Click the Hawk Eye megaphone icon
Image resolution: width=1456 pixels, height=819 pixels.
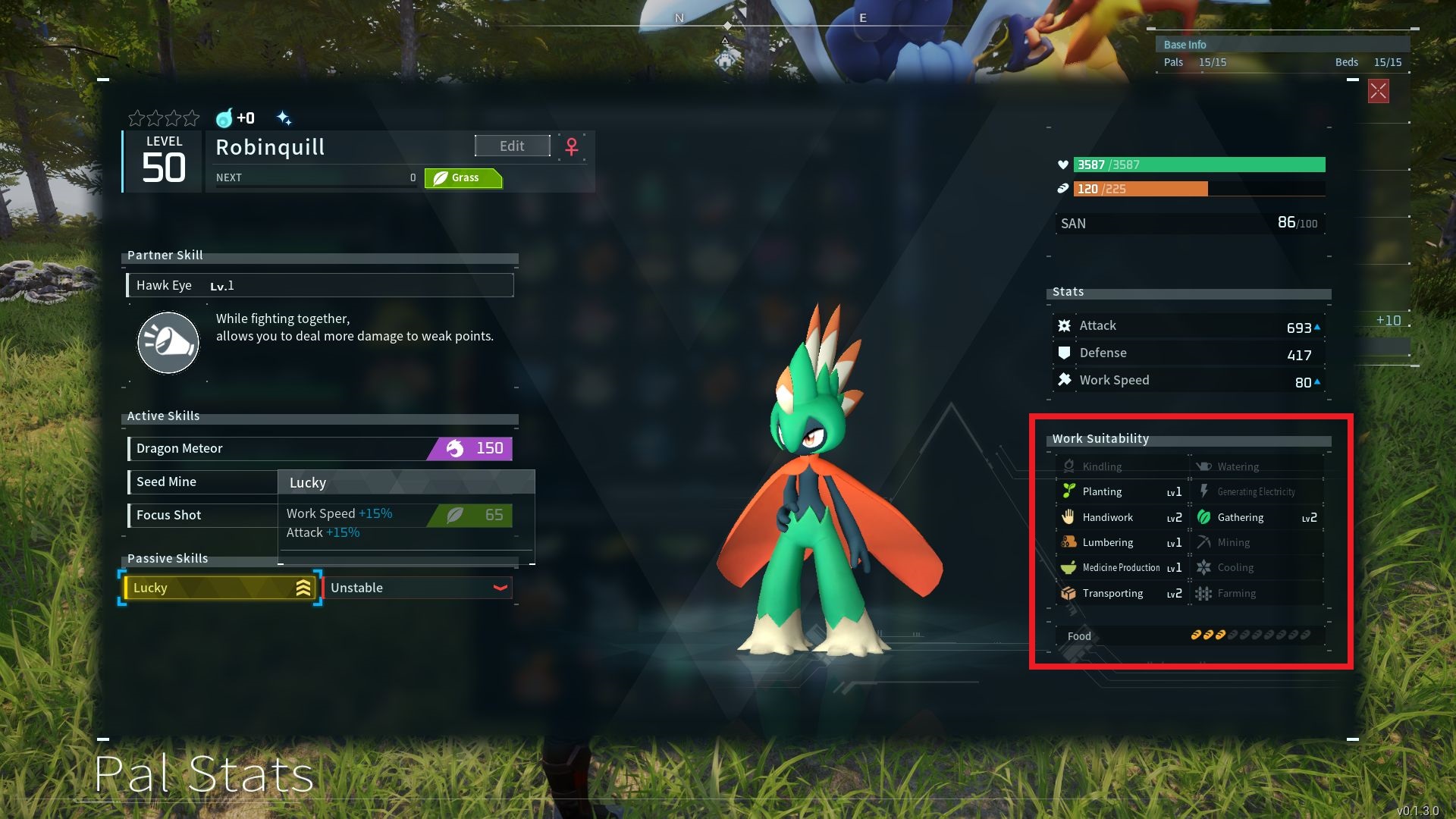click(x=168, y=343)
